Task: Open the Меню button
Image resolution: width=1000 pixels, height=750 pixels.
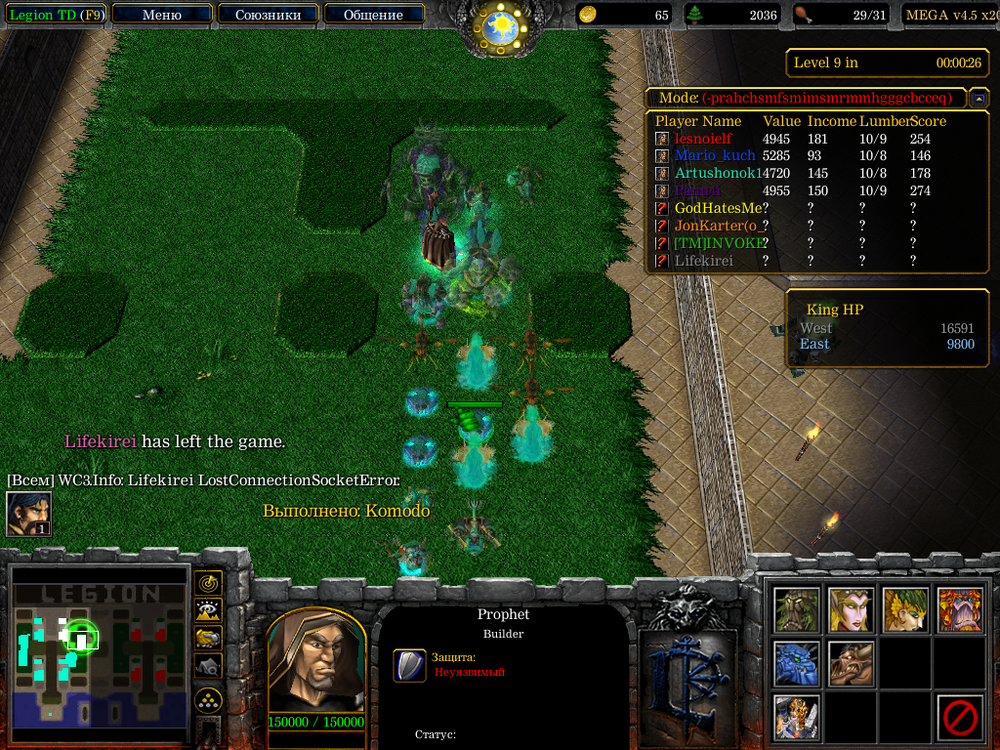Action: (x=162, y=14)
